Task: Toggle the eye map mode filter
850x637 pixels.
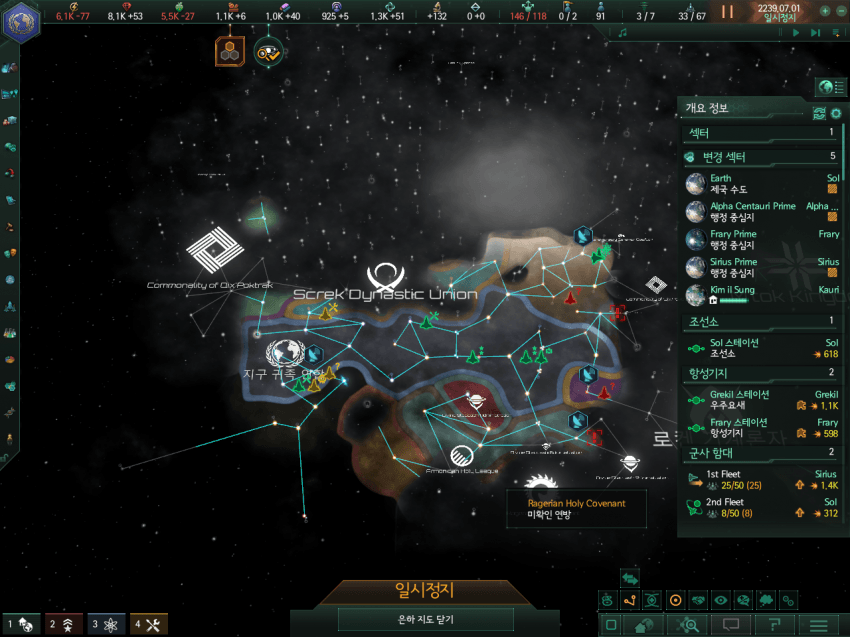Action: (720, 601)
